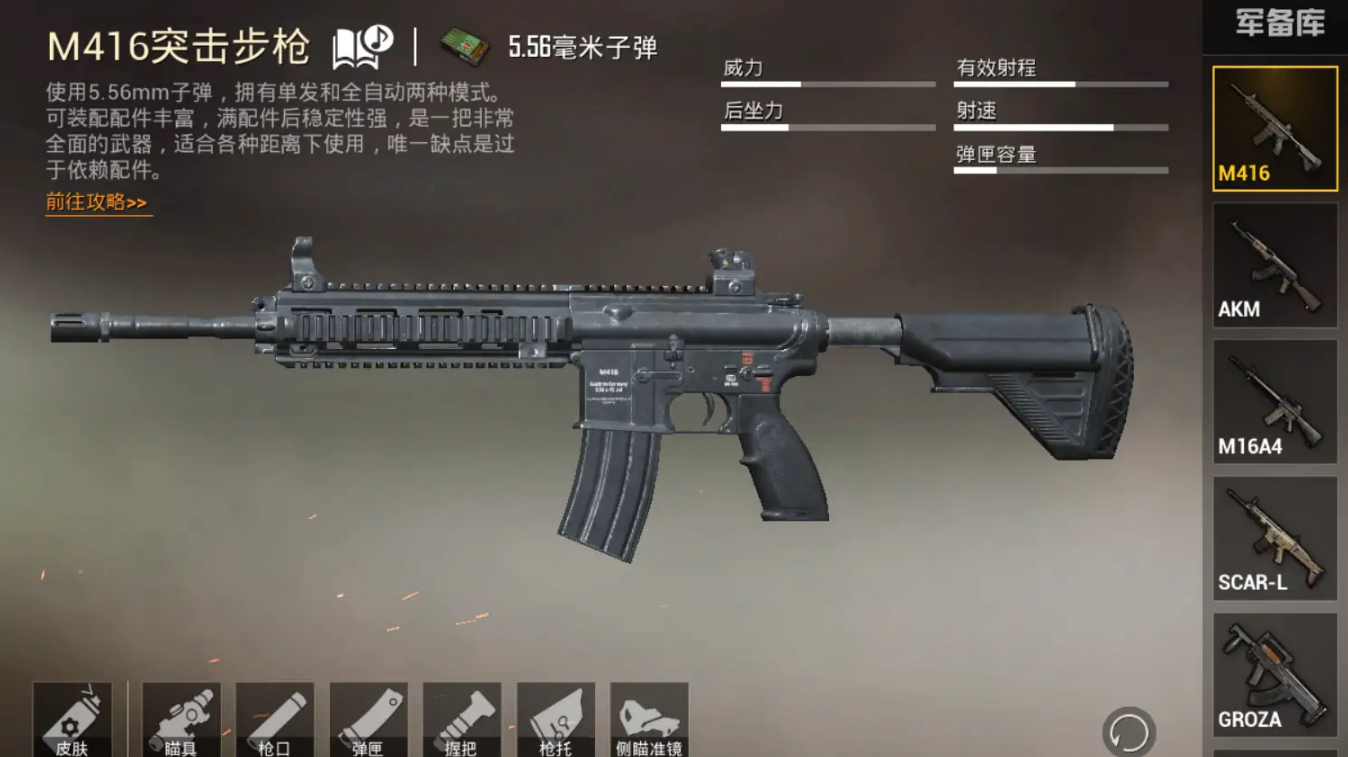Click the highlighted M416 weapon thumbnail
Image resolution: width=1348 pixels, height=757 pixels.
click(1273, 128)
